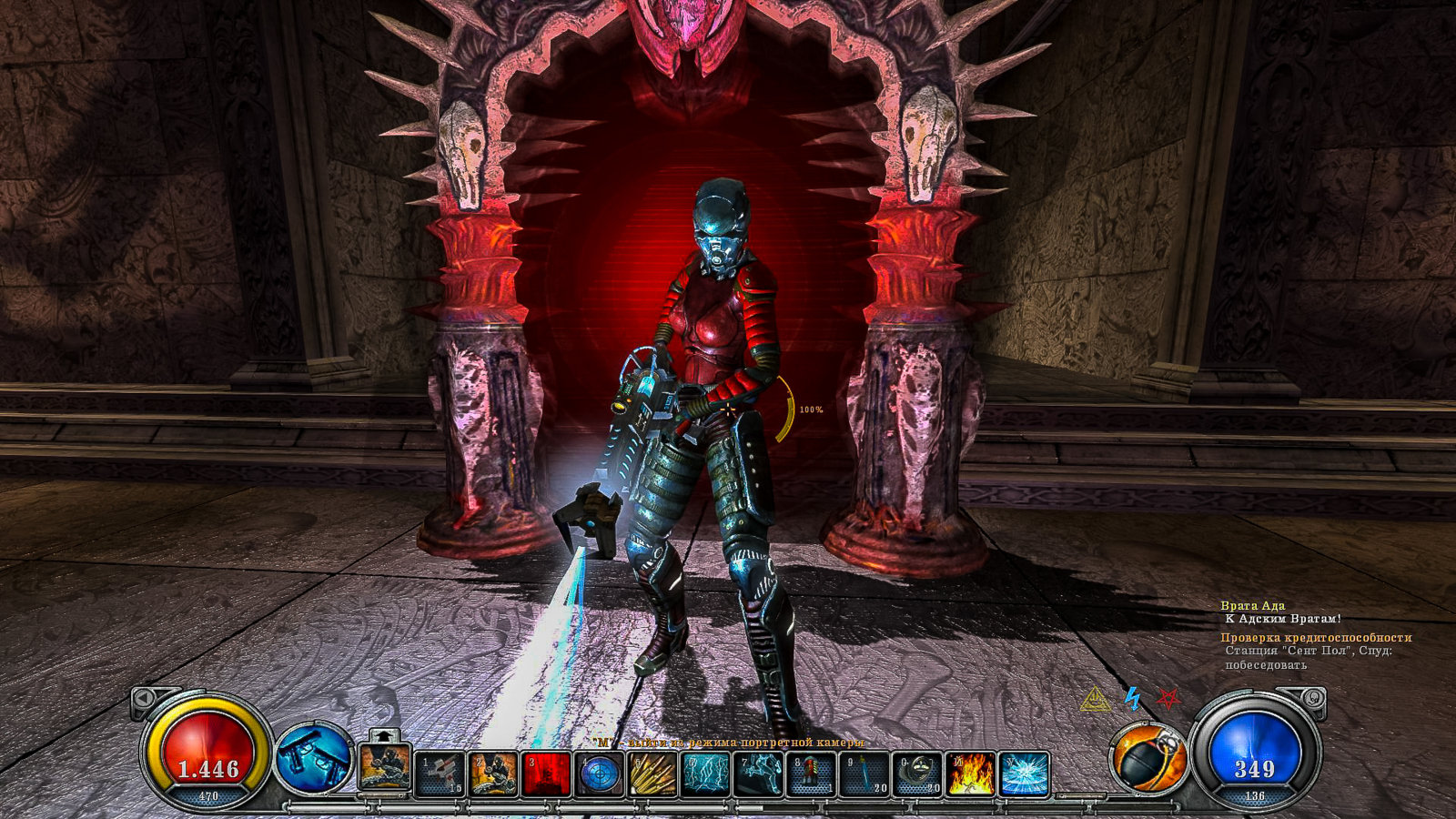Activate the running figure sprint skill
This screenshot has height=819, width=1456.
pos(758,773)
